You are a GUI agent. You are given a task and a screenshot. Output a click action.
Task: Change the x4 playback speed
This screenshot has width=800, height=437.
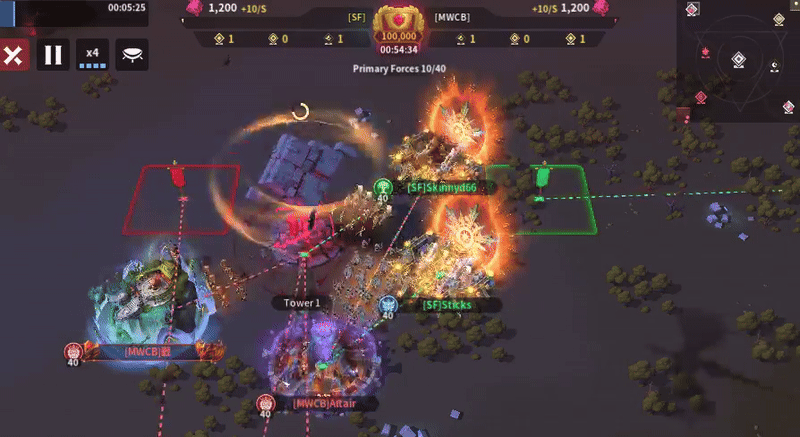tap(93, 55)
